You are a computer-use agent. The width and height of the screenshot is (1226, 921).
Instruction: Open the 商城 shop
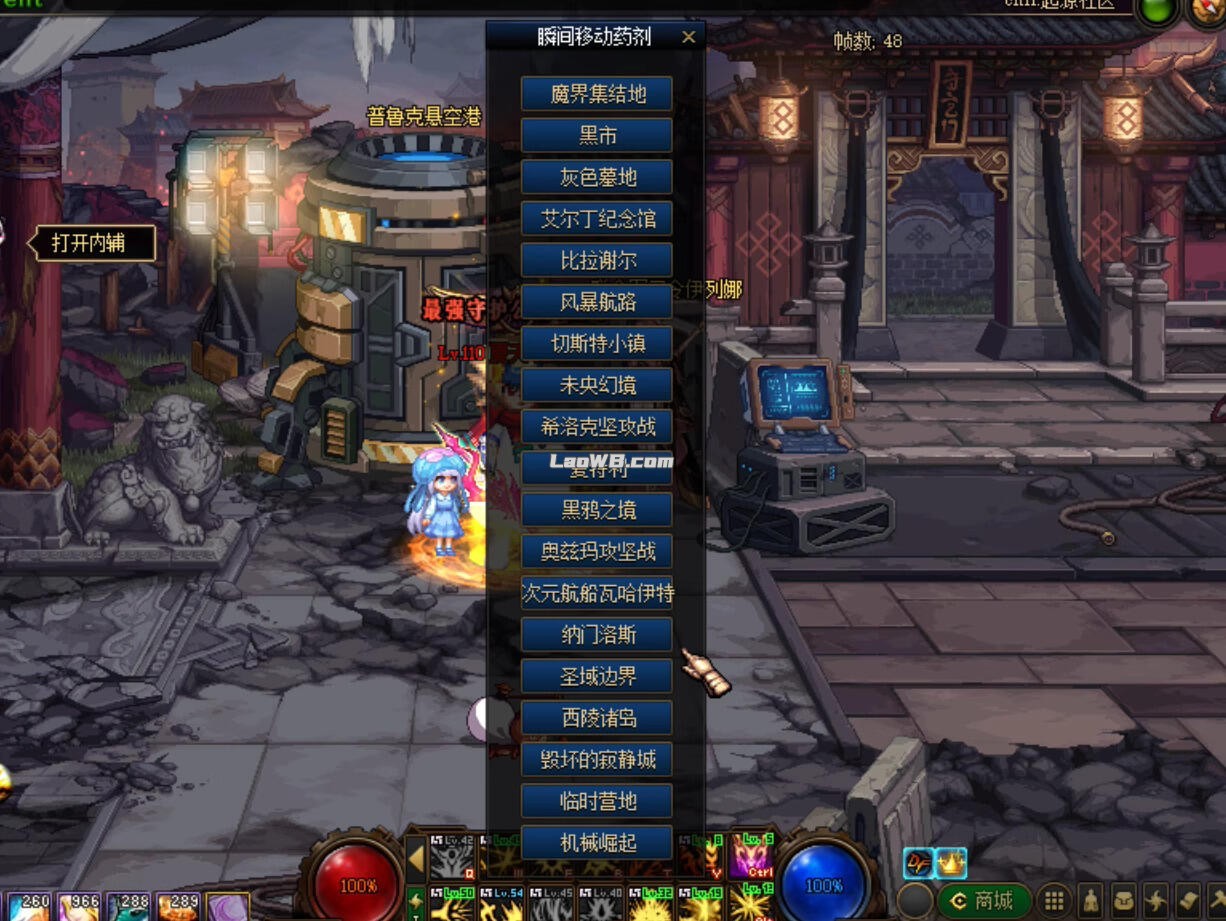tap(983, 900)
